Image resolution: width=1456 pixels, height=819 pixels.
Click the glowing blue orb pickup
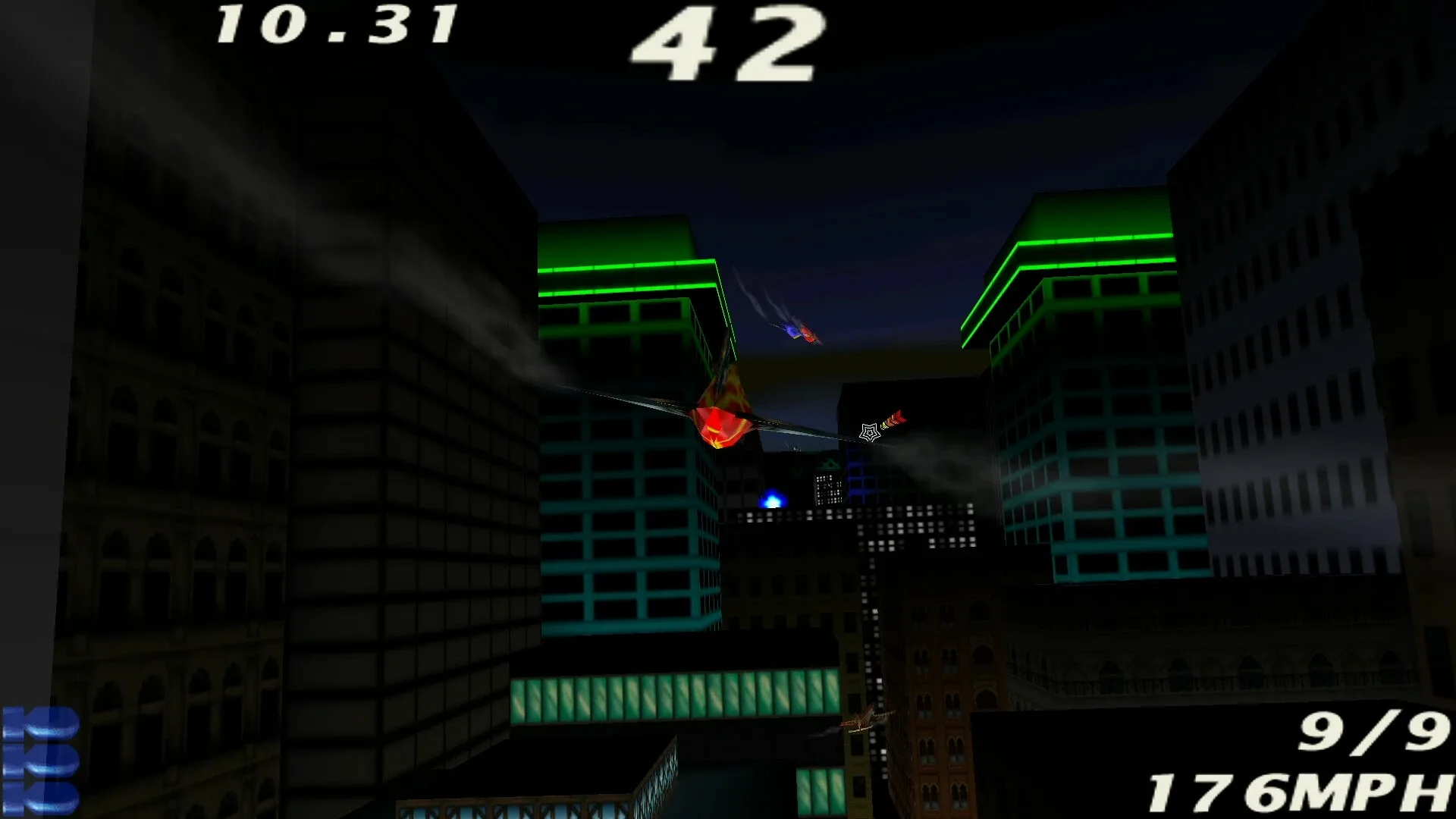coord(773,497)
